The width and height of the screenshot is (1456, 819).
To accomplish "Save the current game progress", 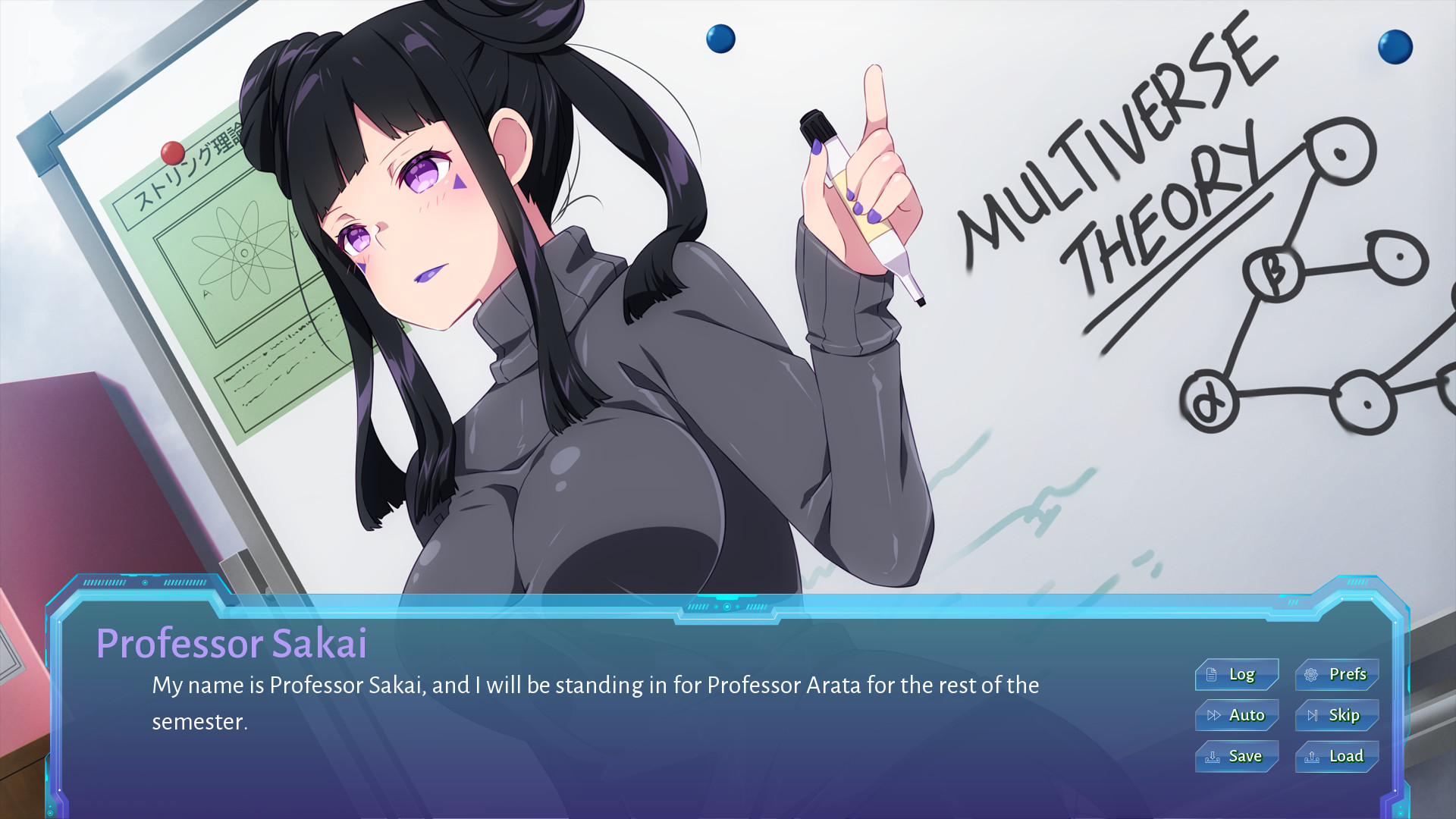I will click(1237, 756).
